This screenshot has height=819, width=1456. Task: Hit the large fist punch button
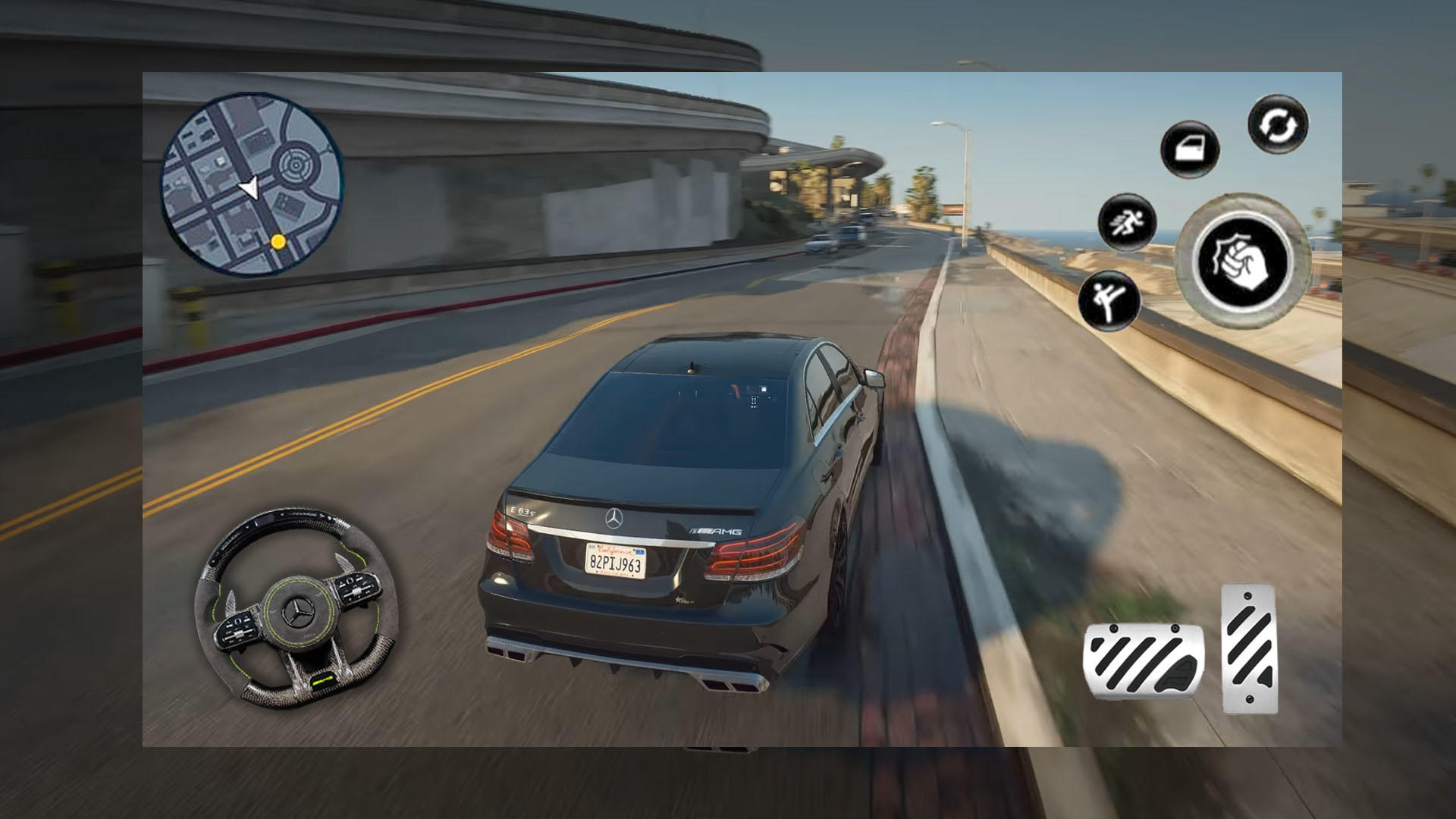click(1242, 261)
